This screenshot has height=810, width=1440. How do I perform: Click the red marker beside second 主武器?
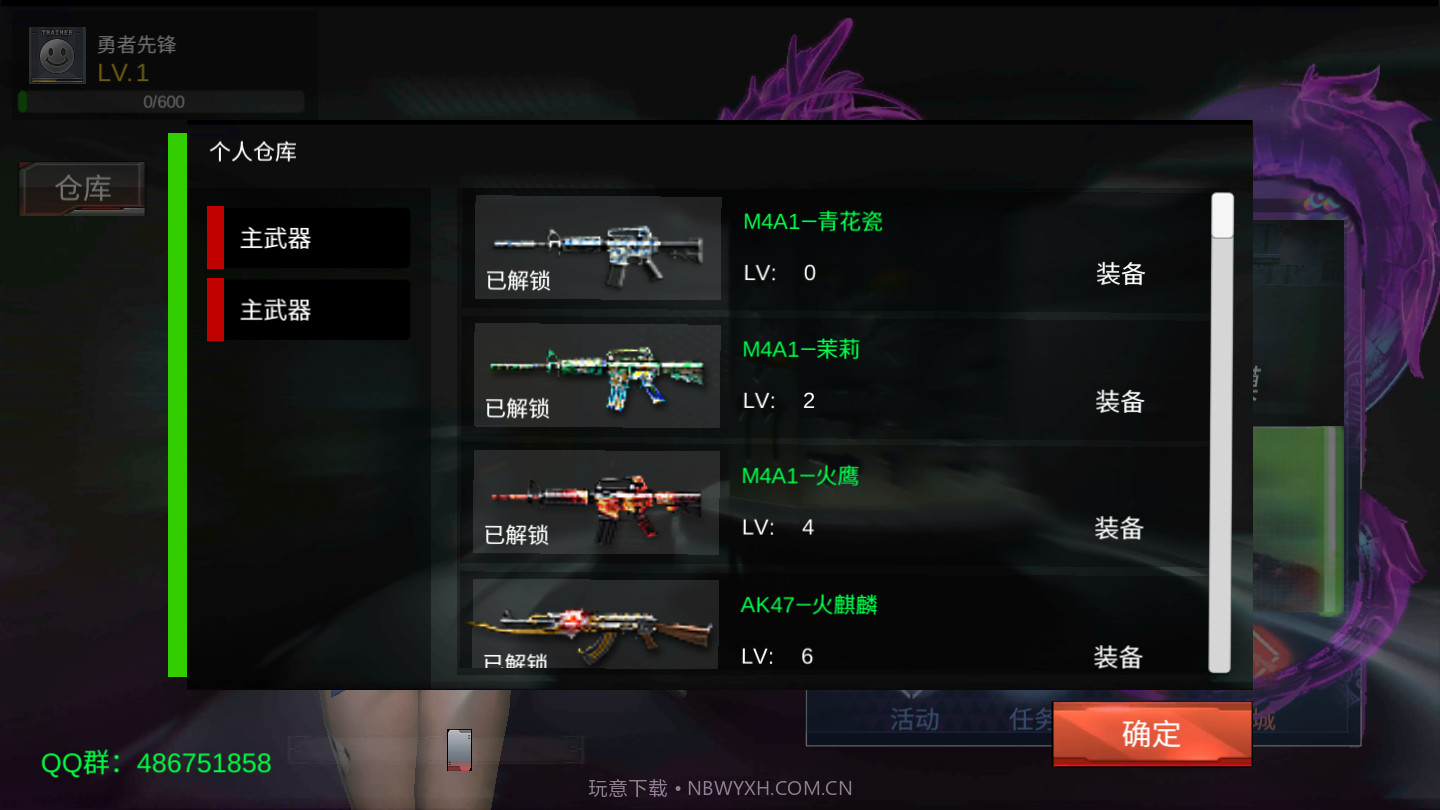[x=213, y=309]
